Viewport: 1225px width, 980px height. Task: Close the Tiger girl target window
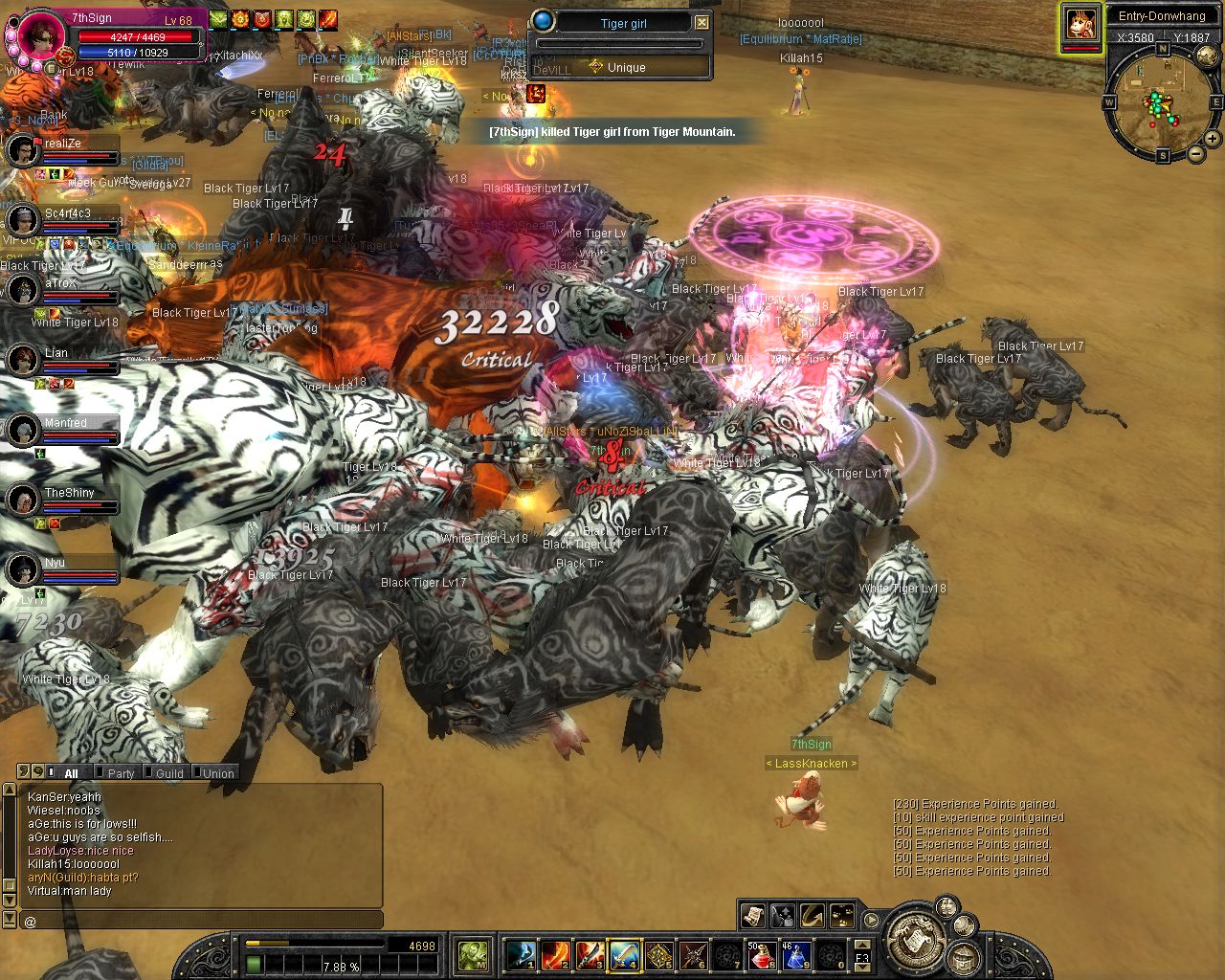click(x=702, y=22)
